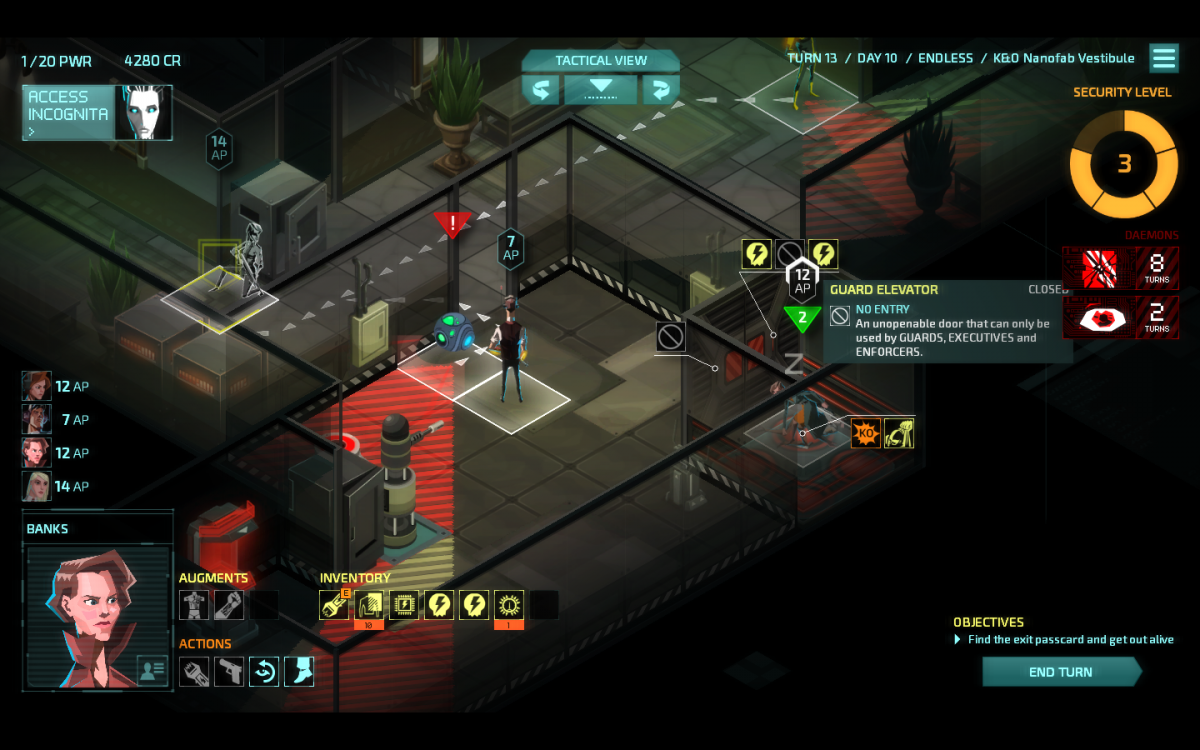The image size is (1200, 750).
Task: Click the End Turn button
Action: tap(1061, 672)
